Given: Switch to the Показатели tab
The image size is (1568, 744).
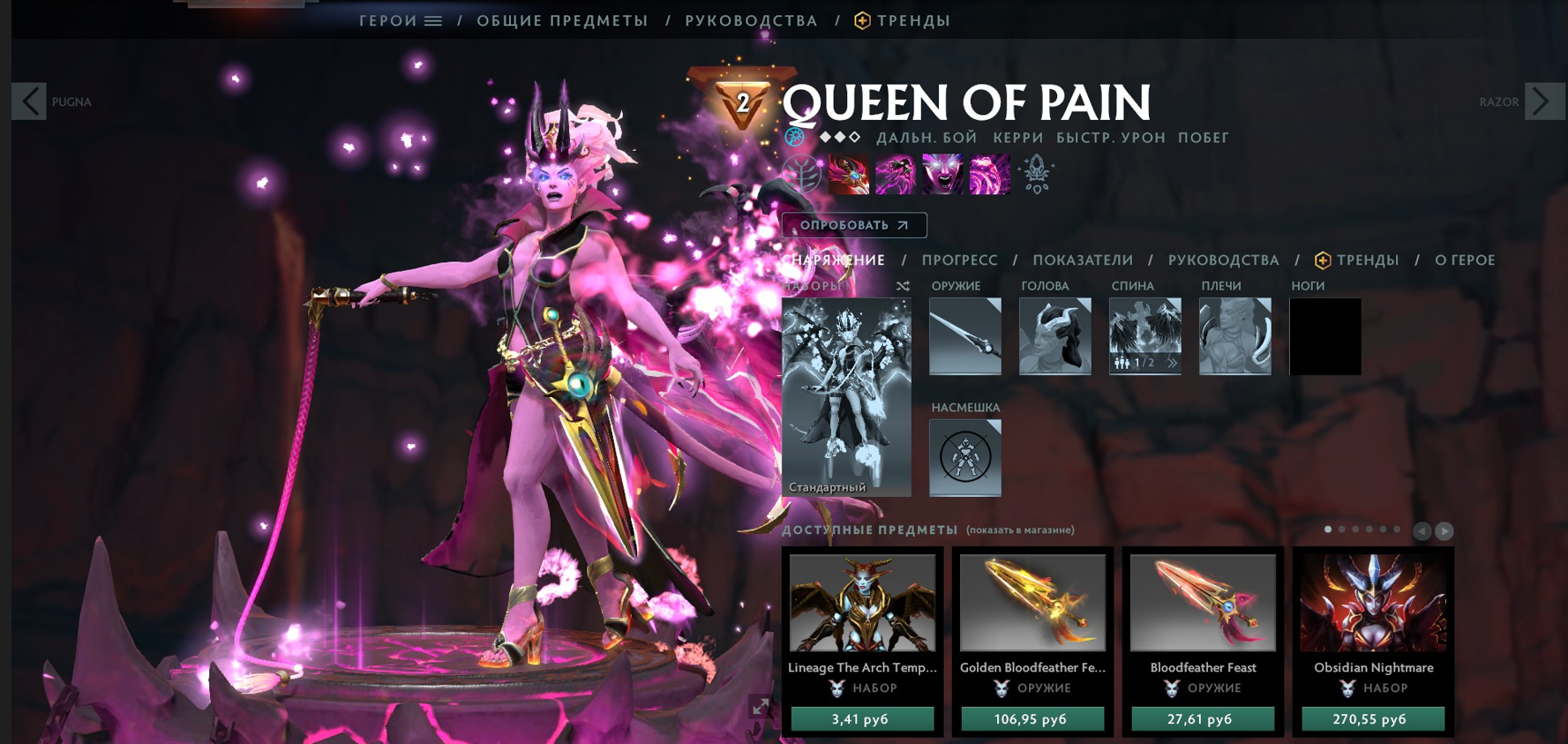Looking at the screenshot, I should [1083, 260].
